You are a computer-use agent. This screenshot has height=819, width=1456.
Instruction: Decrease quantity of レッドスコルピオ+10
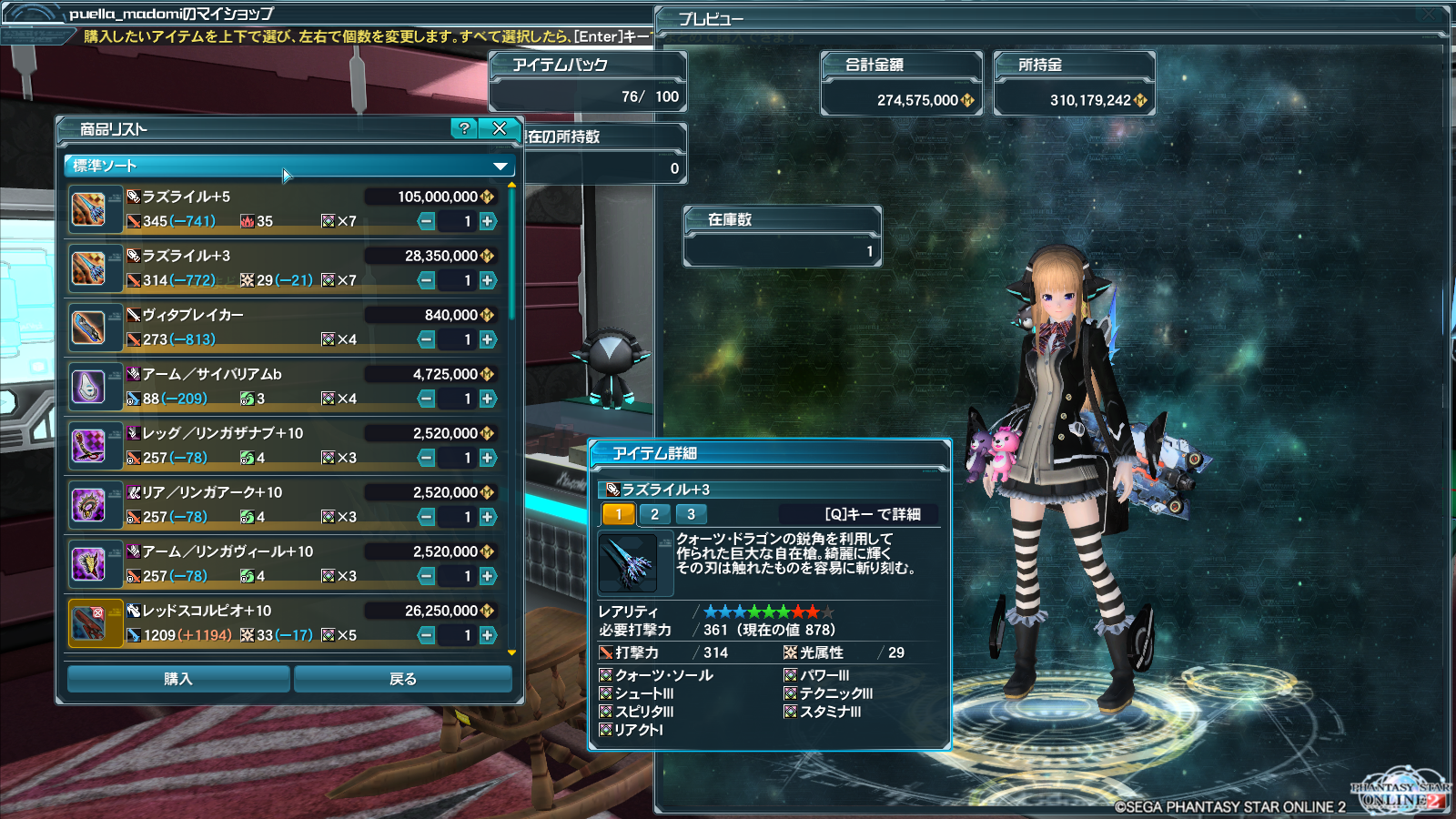426,635
